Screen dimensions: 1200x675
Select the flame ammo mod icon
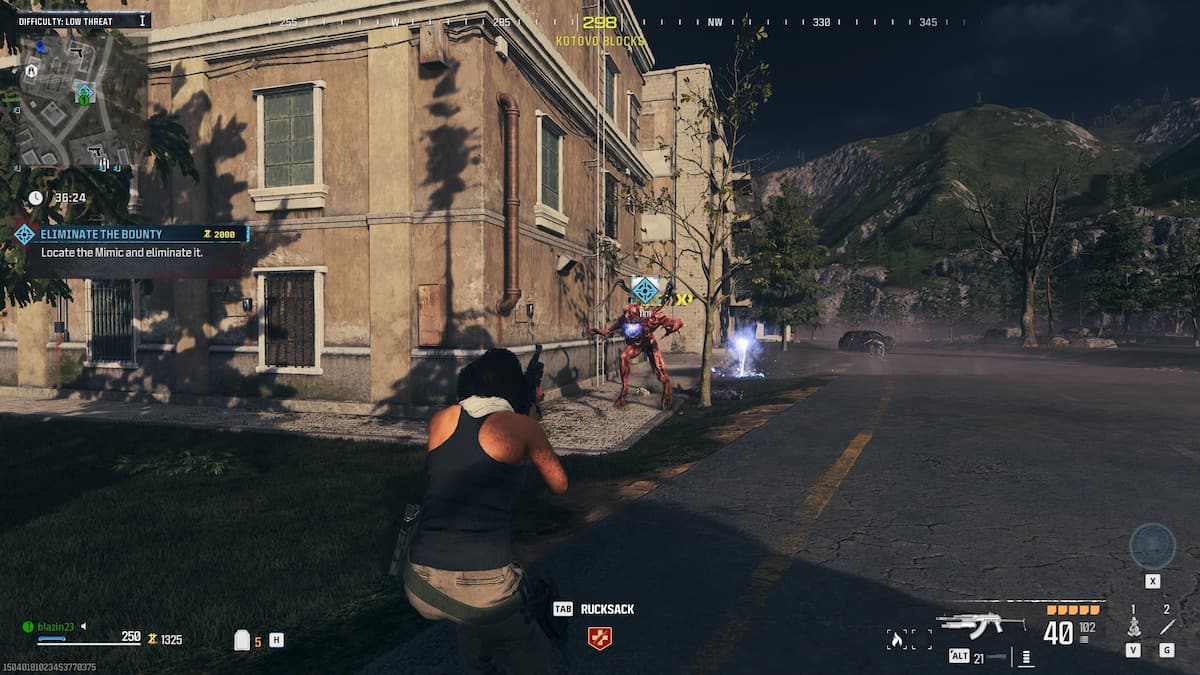tap(897, 638)
